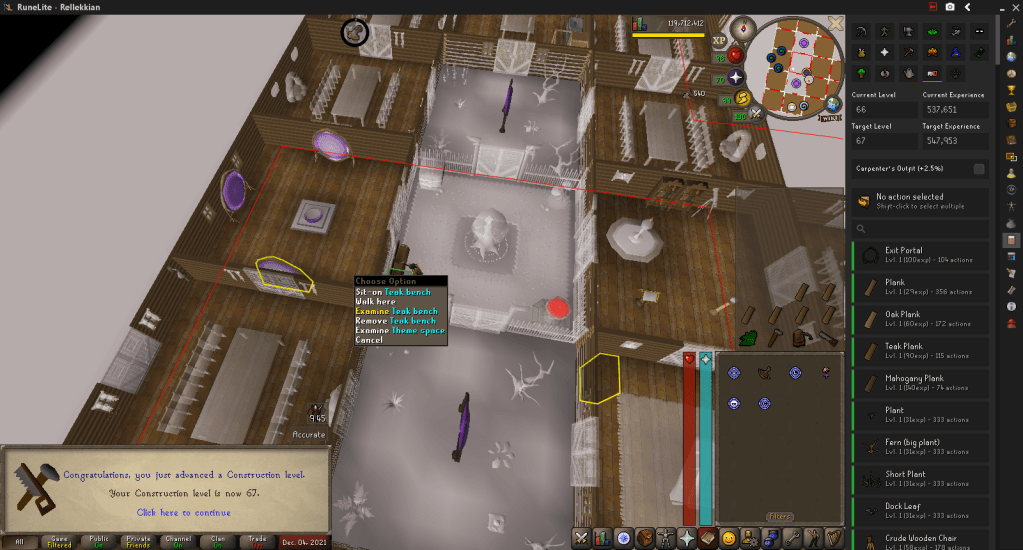Viewport: 1023px width, 550px height.
Task: Open the Filters button in spellbook
Action: click(x=780, y=516)
